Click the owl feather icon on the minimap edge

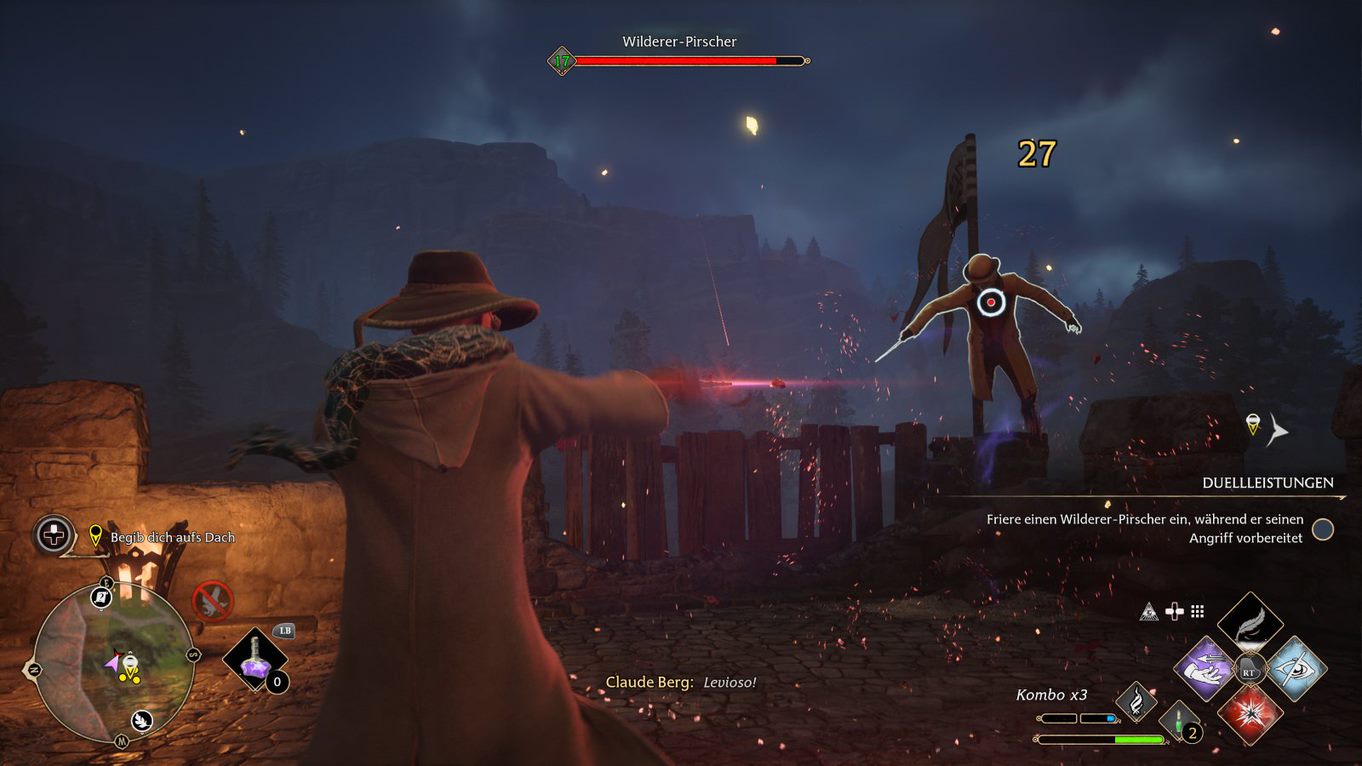[142, 720]
